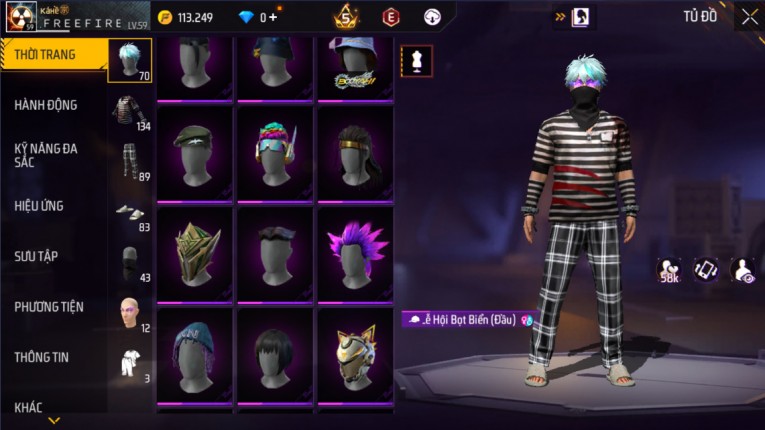Switch to the Thời Trang tab
Viewport: 765px width, 430px height.
[x=45, y=55]
